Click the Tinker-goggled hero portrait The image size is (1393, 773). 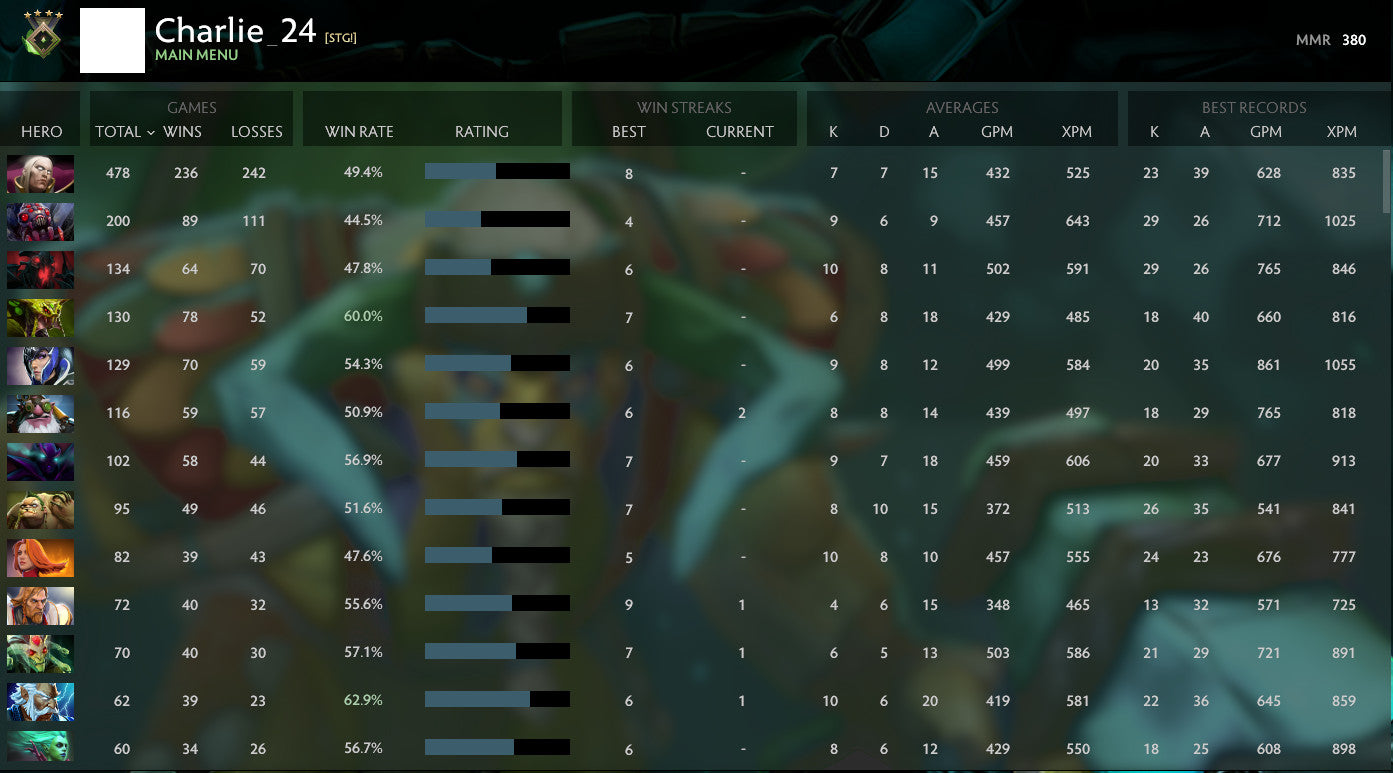click(x=40, y=413)
